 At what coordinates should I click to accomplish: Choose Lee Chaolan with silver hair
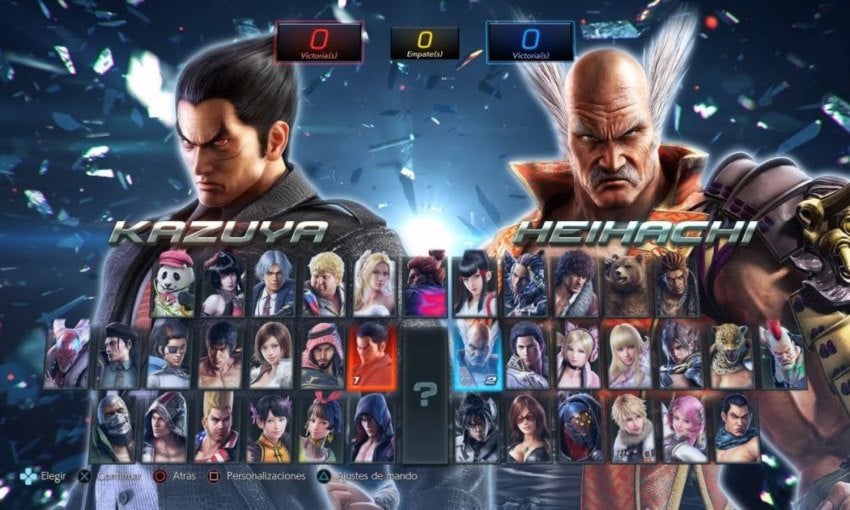tap(272, 285)
